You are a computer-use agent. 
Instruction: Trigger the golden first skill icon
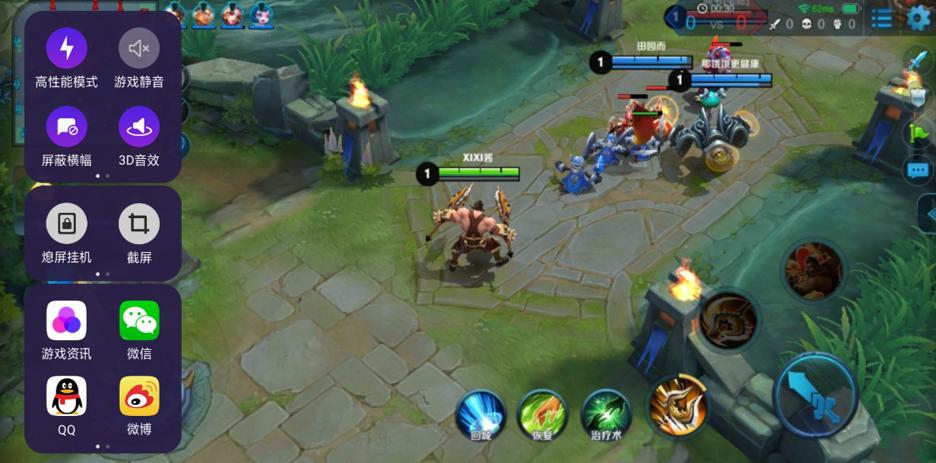(678, 404)
